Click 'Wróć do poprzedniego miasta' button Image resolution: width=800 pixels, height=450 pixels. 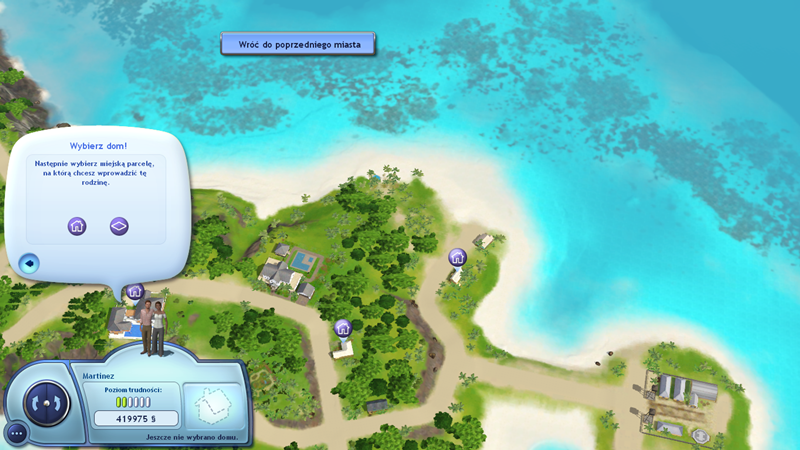point(298,44)
